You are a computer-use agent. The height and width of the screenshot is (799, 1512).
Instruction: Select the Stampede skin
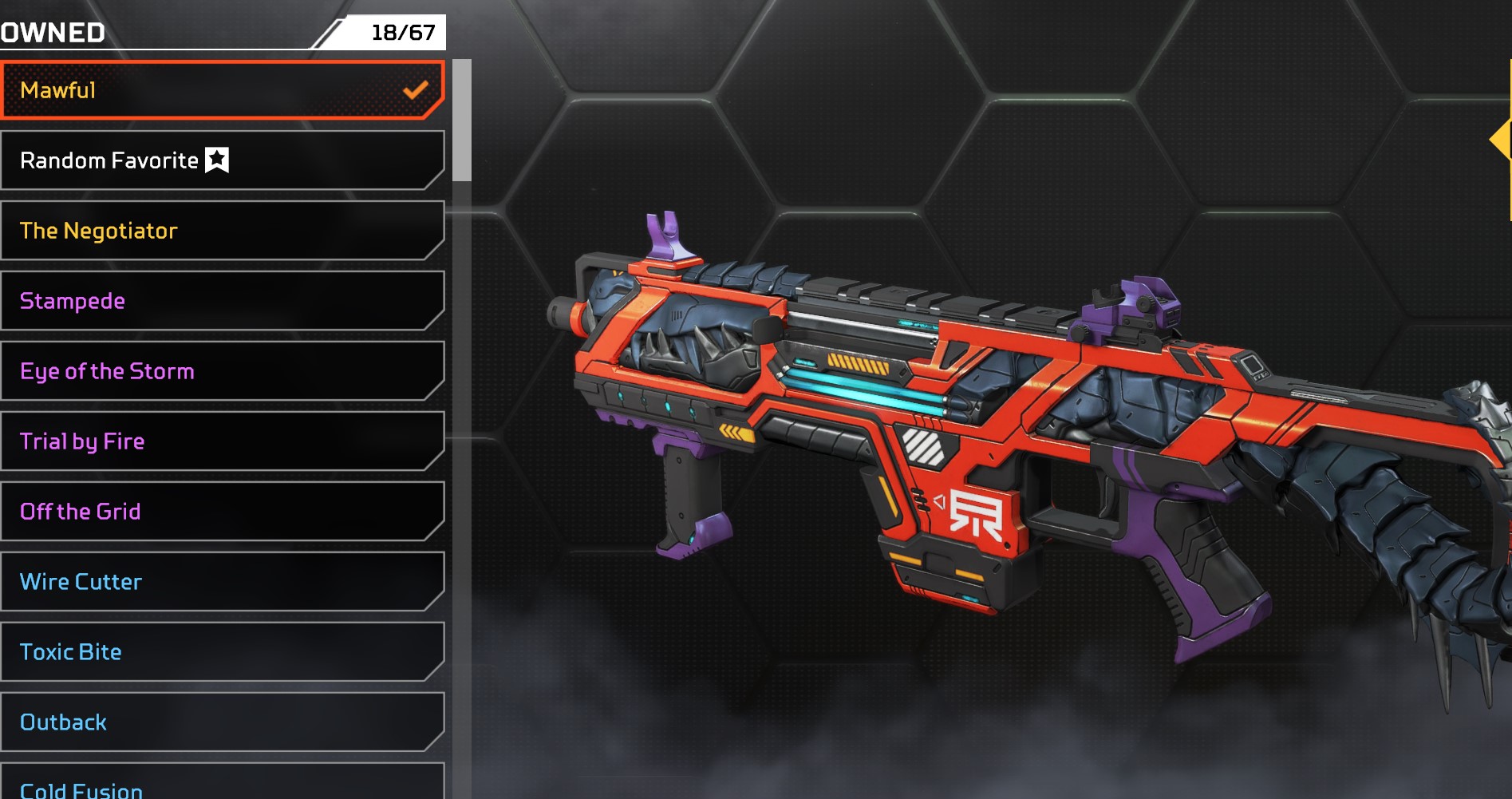[x=222, y=301]
